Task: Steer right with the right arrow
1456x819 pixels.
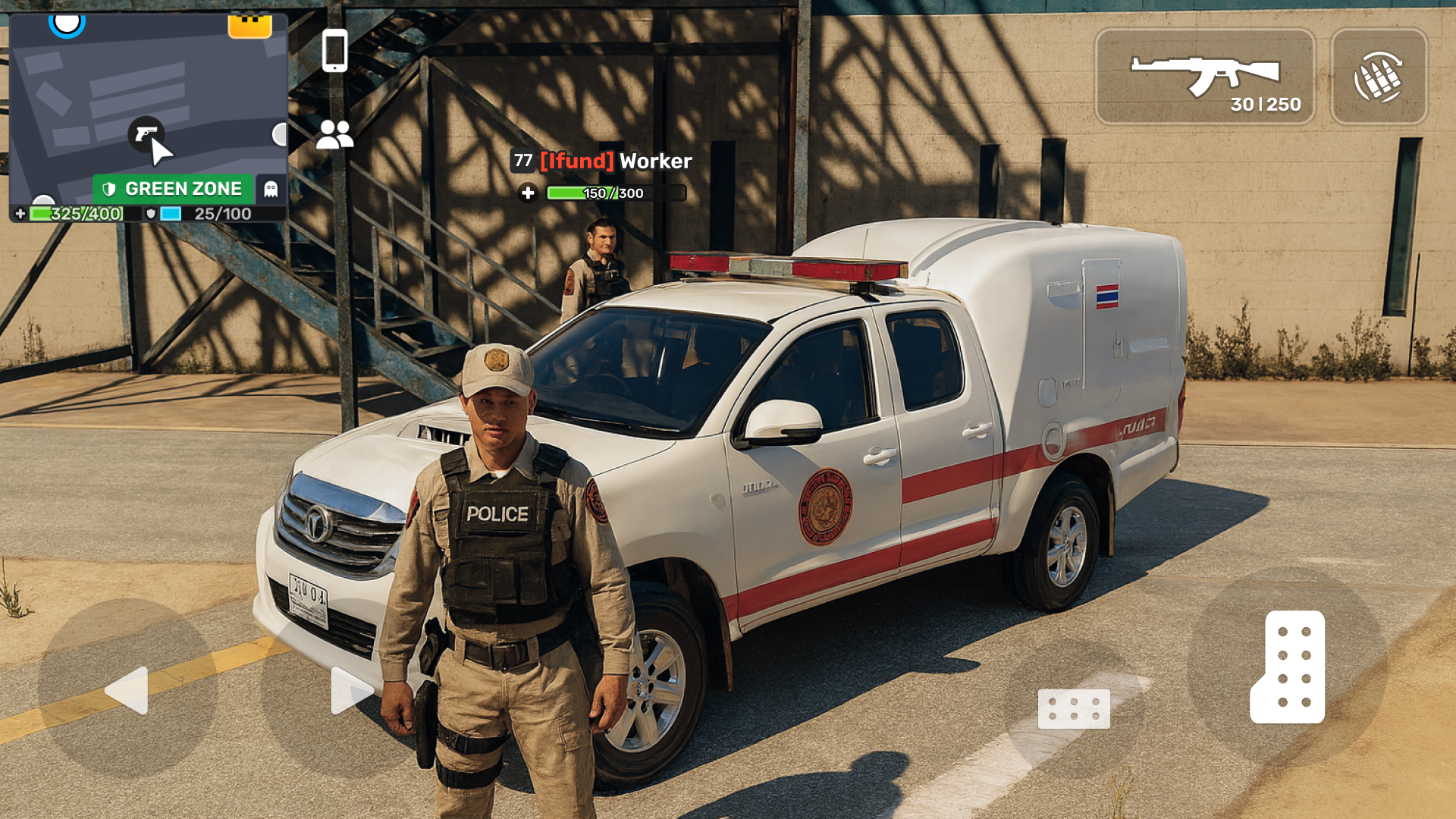Action: click(350, 690)
